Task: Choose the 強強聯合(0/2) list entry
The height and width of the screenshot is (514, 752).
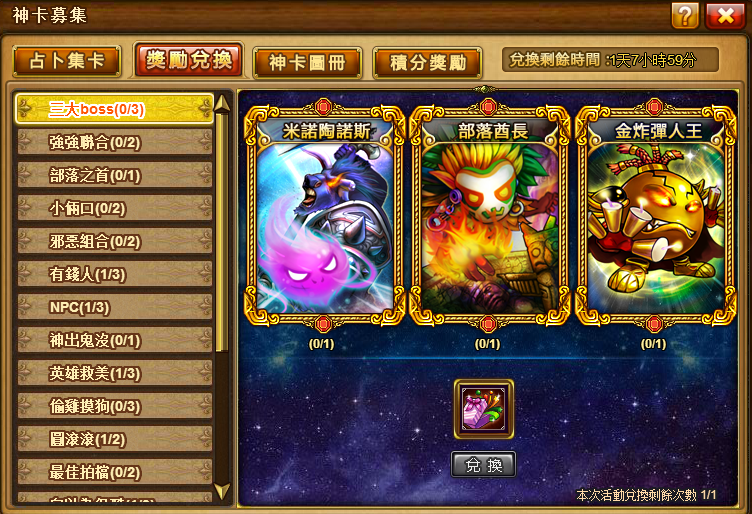Action: pos(113,142)
